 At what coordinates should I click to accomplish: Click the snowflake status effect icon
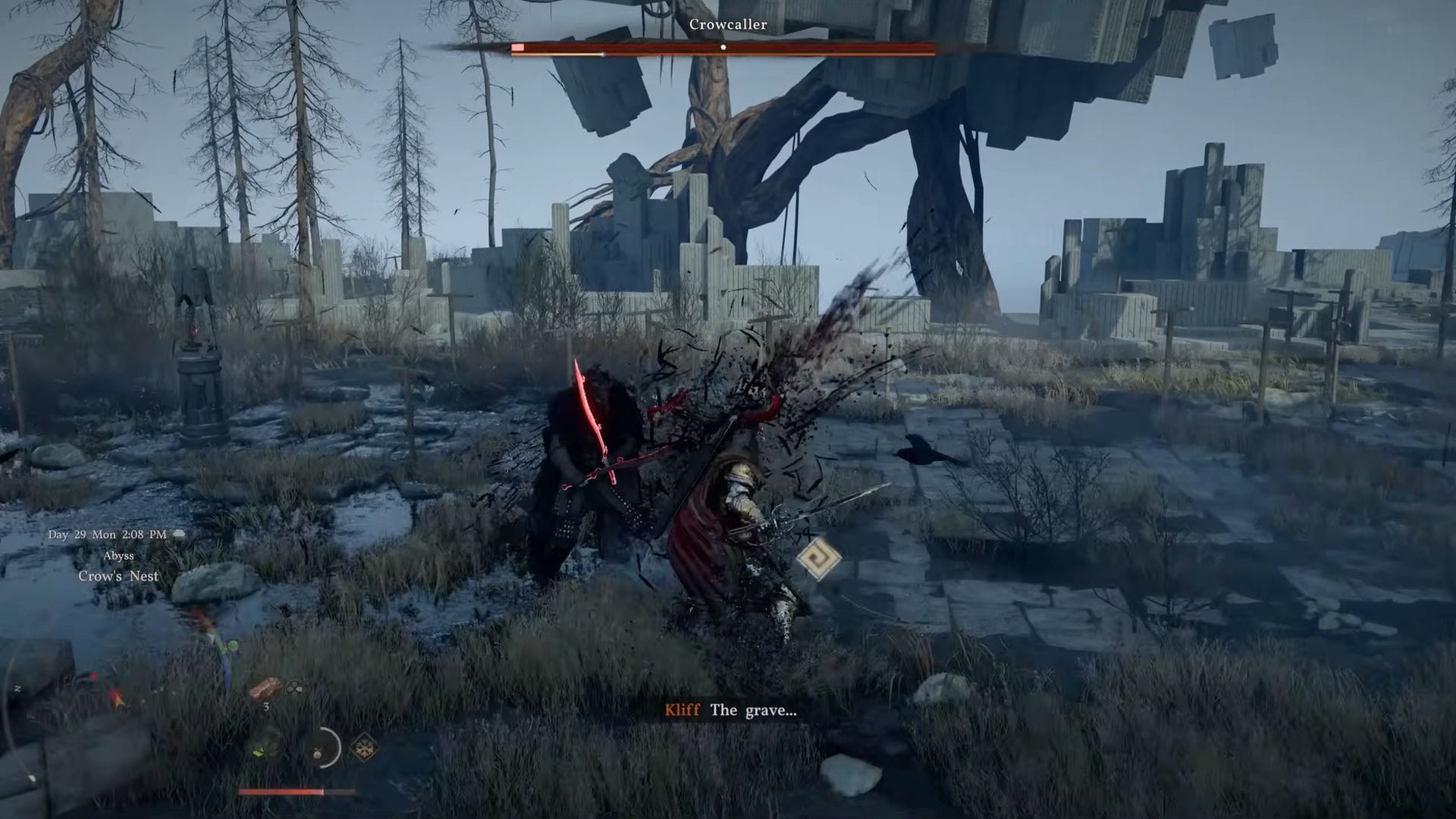363,748
